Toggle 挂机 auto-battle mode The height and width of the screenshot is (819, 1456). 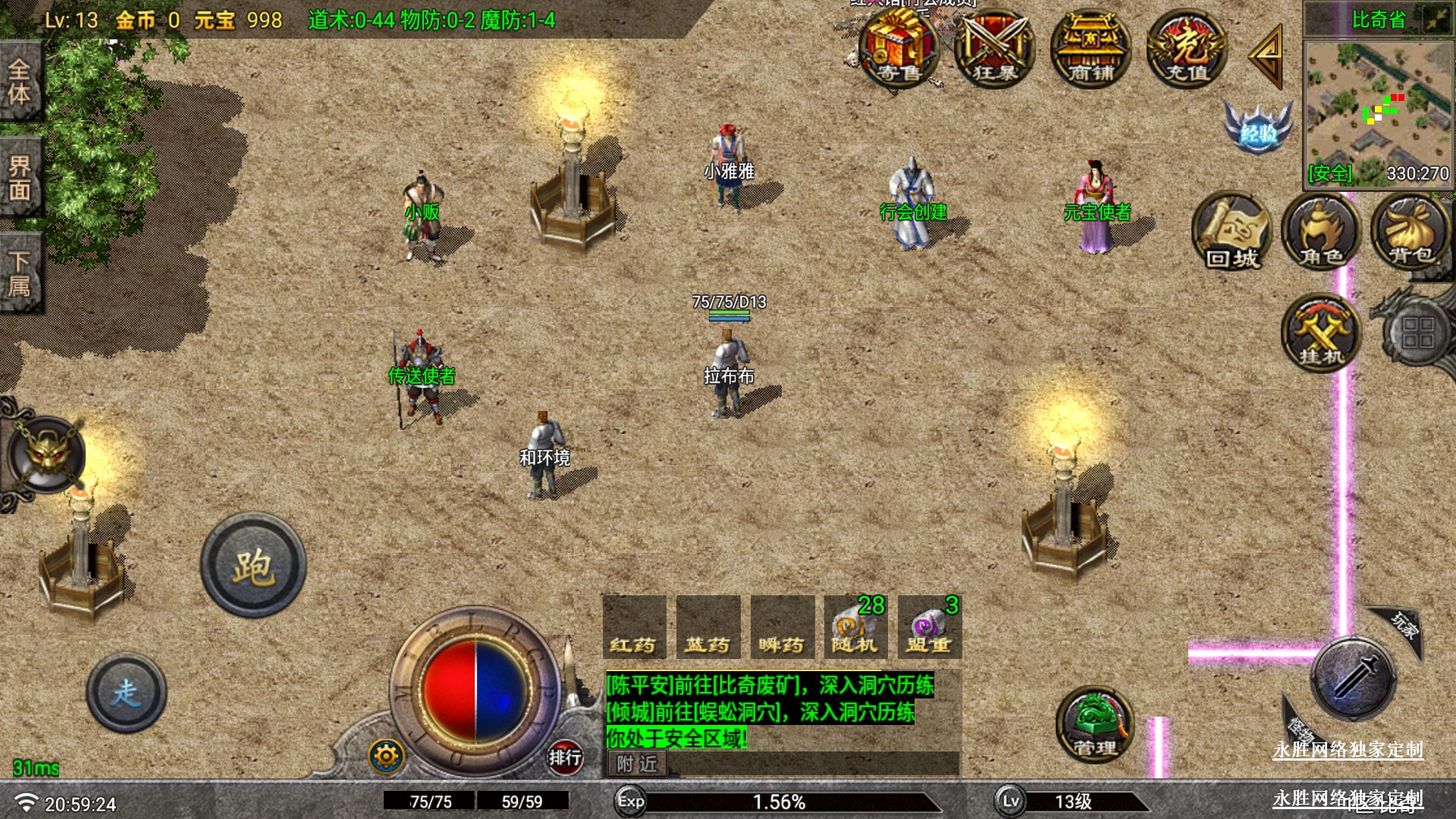[1321, 334]
